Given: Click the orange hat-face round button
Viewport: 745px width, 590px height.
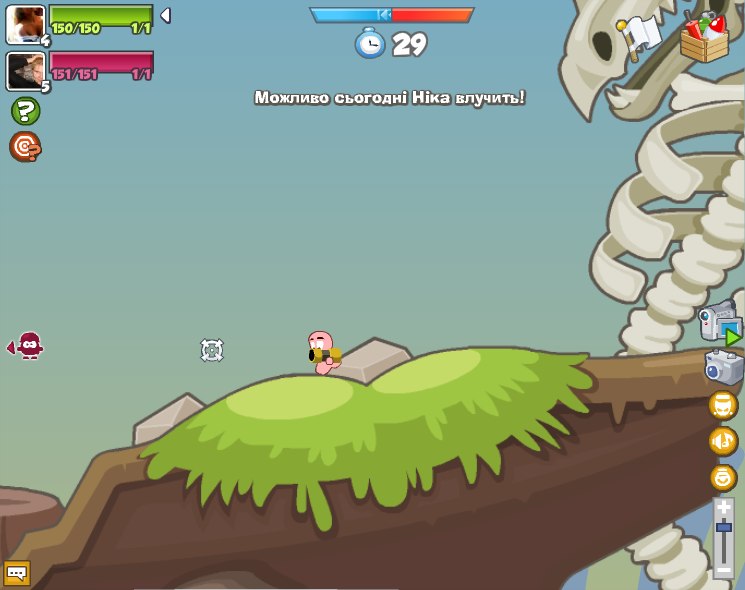Looking at the screenshot, I should pos(723,405).
